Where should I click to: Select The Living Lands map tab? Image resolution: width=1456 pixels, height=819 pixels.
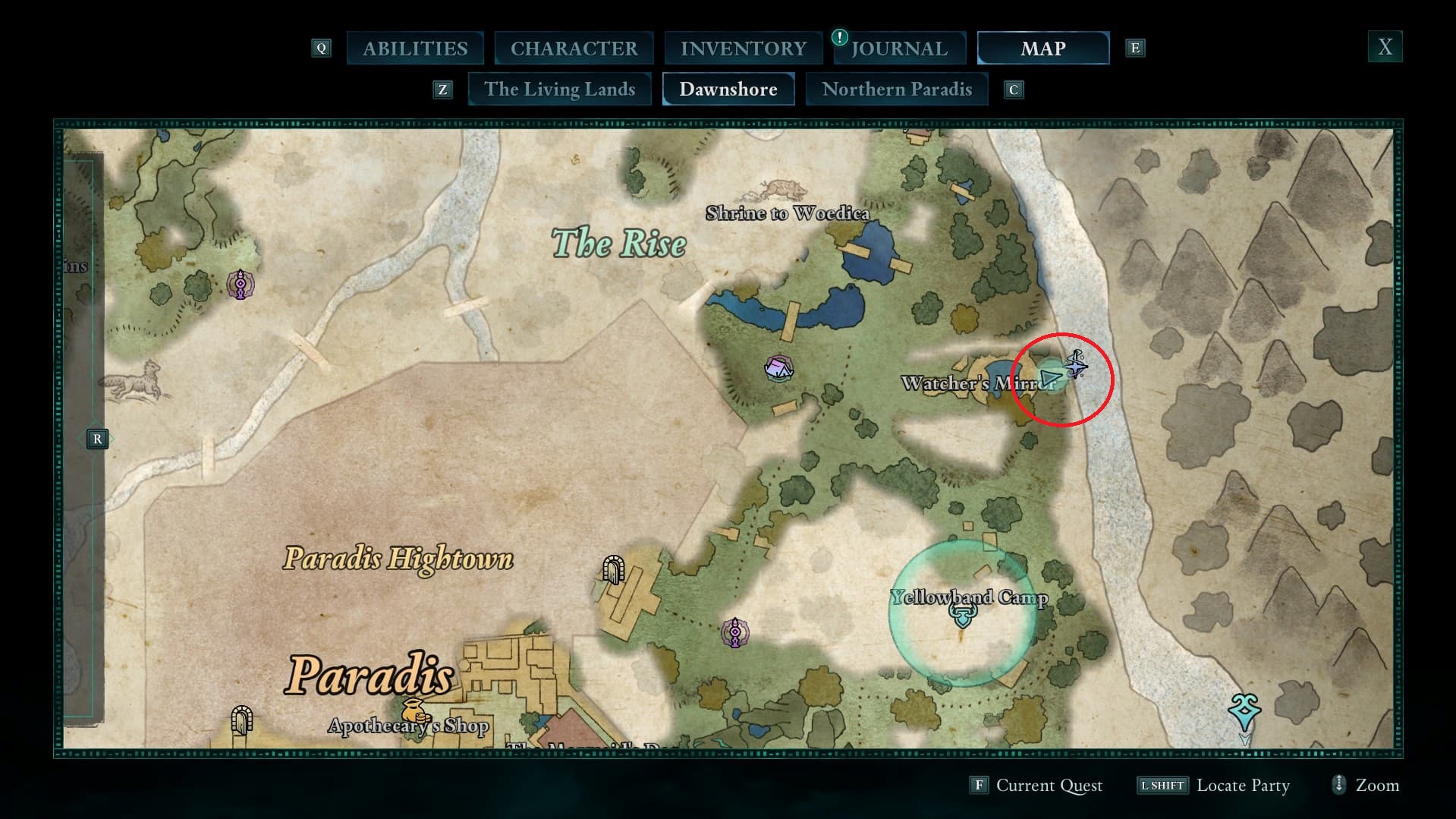coord(559,89)
